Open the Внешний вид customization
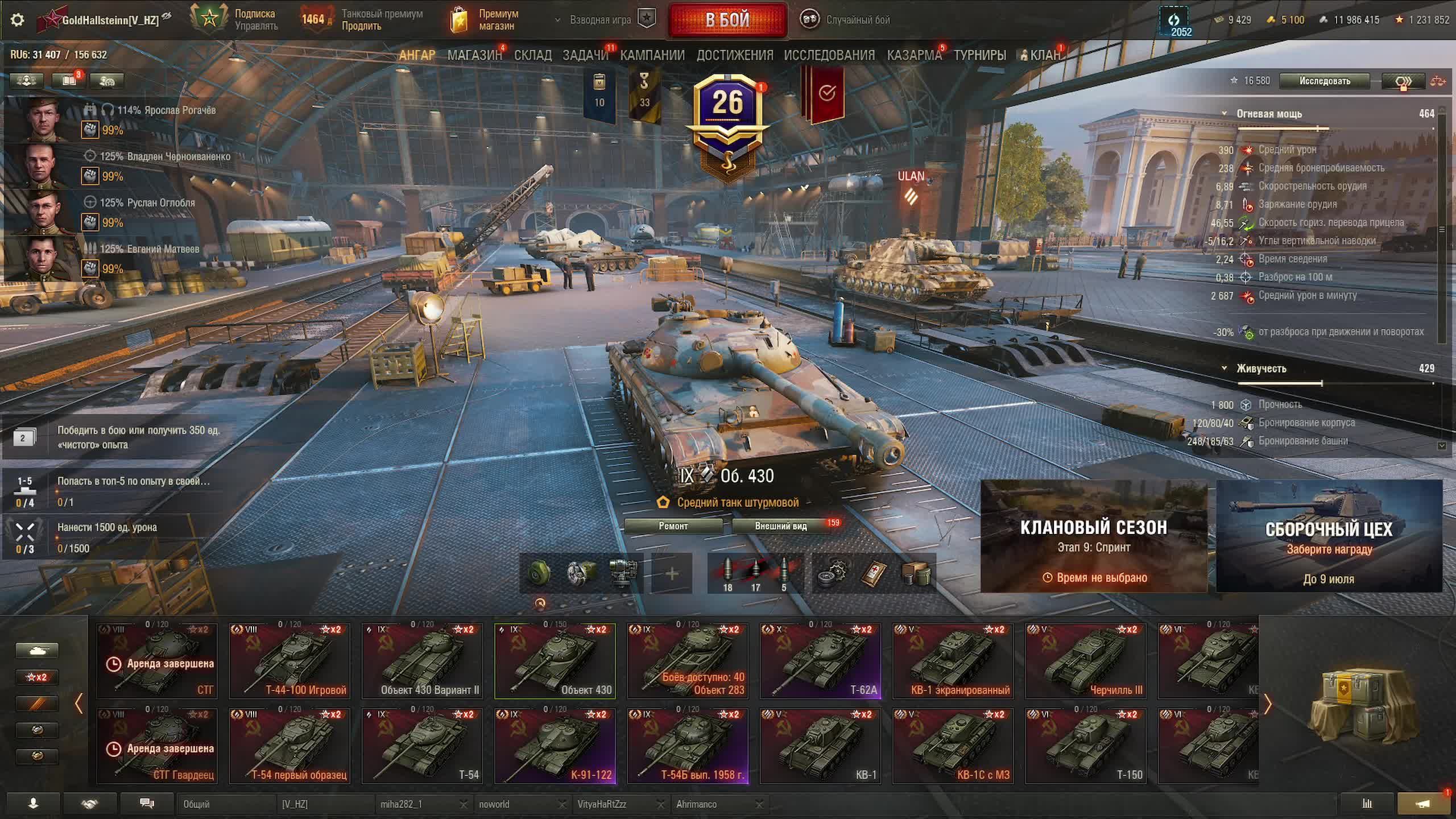1456x819 pixels. point(781,526)
